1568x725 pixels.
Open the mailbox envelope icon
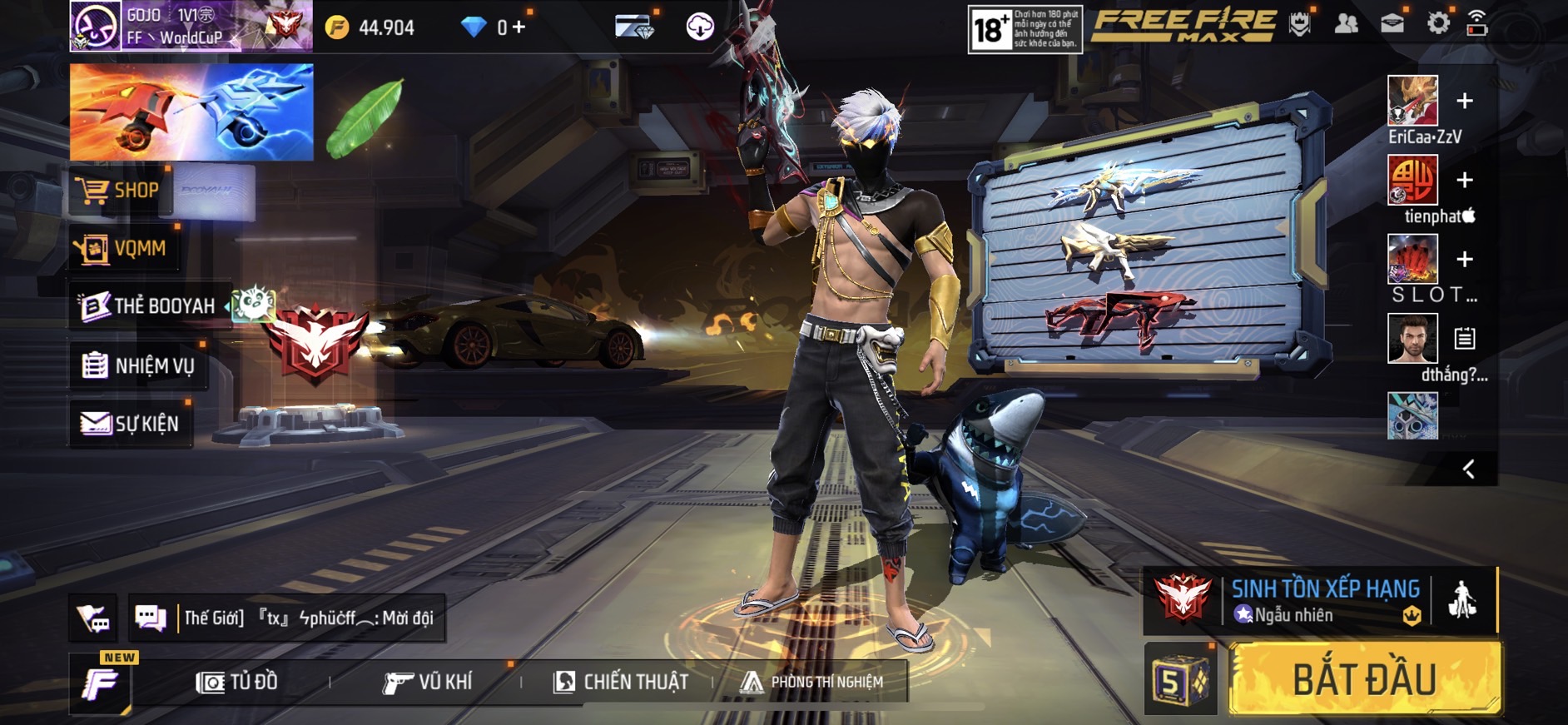click(1392, 24)
